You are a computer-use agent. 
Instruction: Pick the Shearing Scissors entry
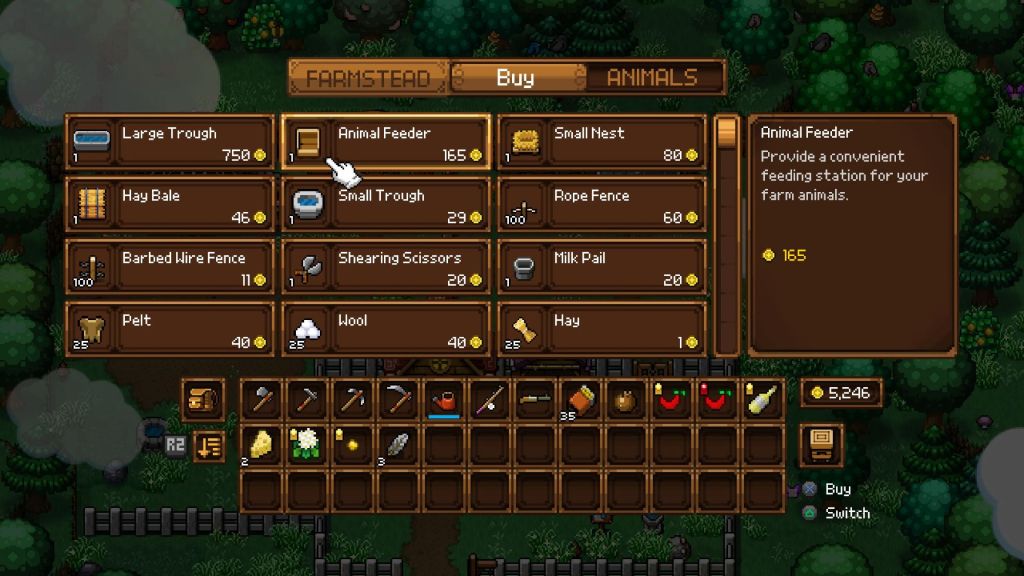tap(386, 267)
